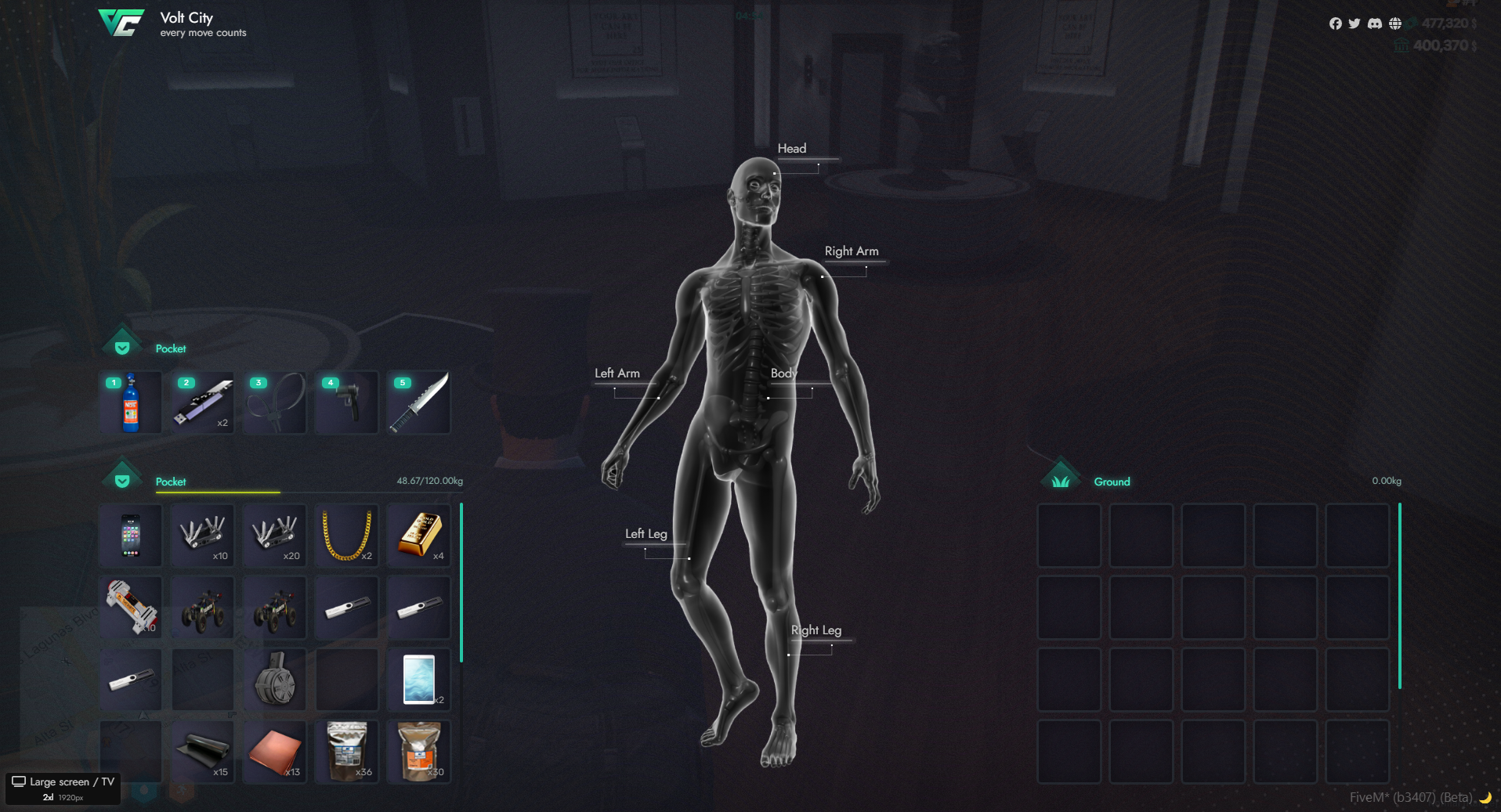This screenshot has height=812, width=1501.
Task: Open the Facebook link icon
Action: (x=1336, y=23)
